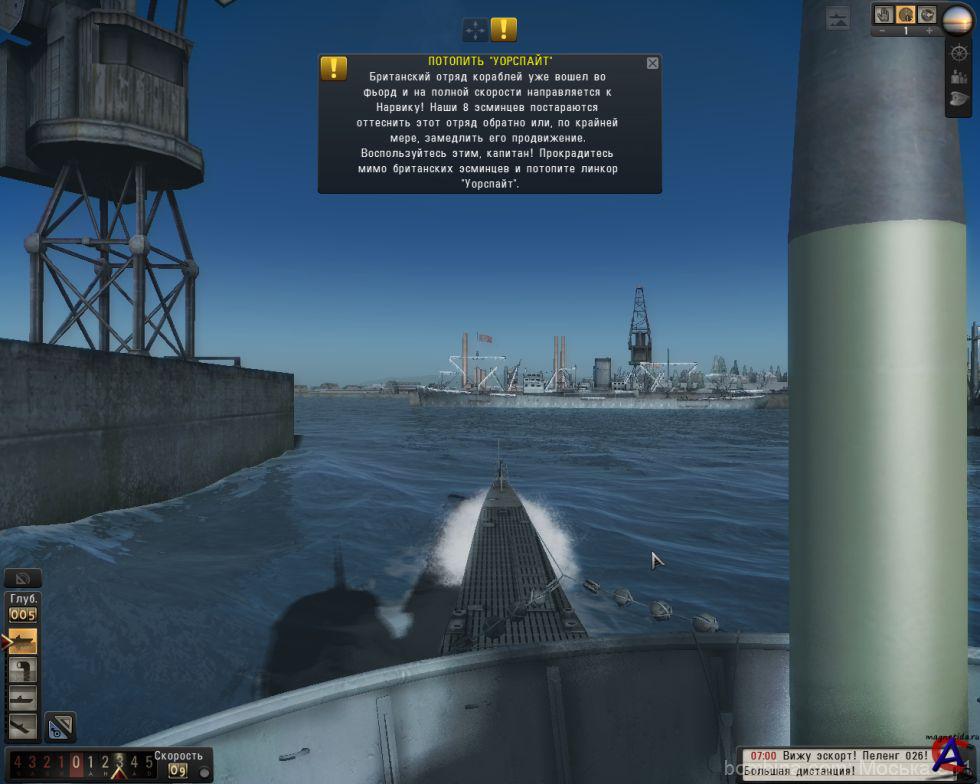Click the third round icon beside the sunset orb

(927, 15)
